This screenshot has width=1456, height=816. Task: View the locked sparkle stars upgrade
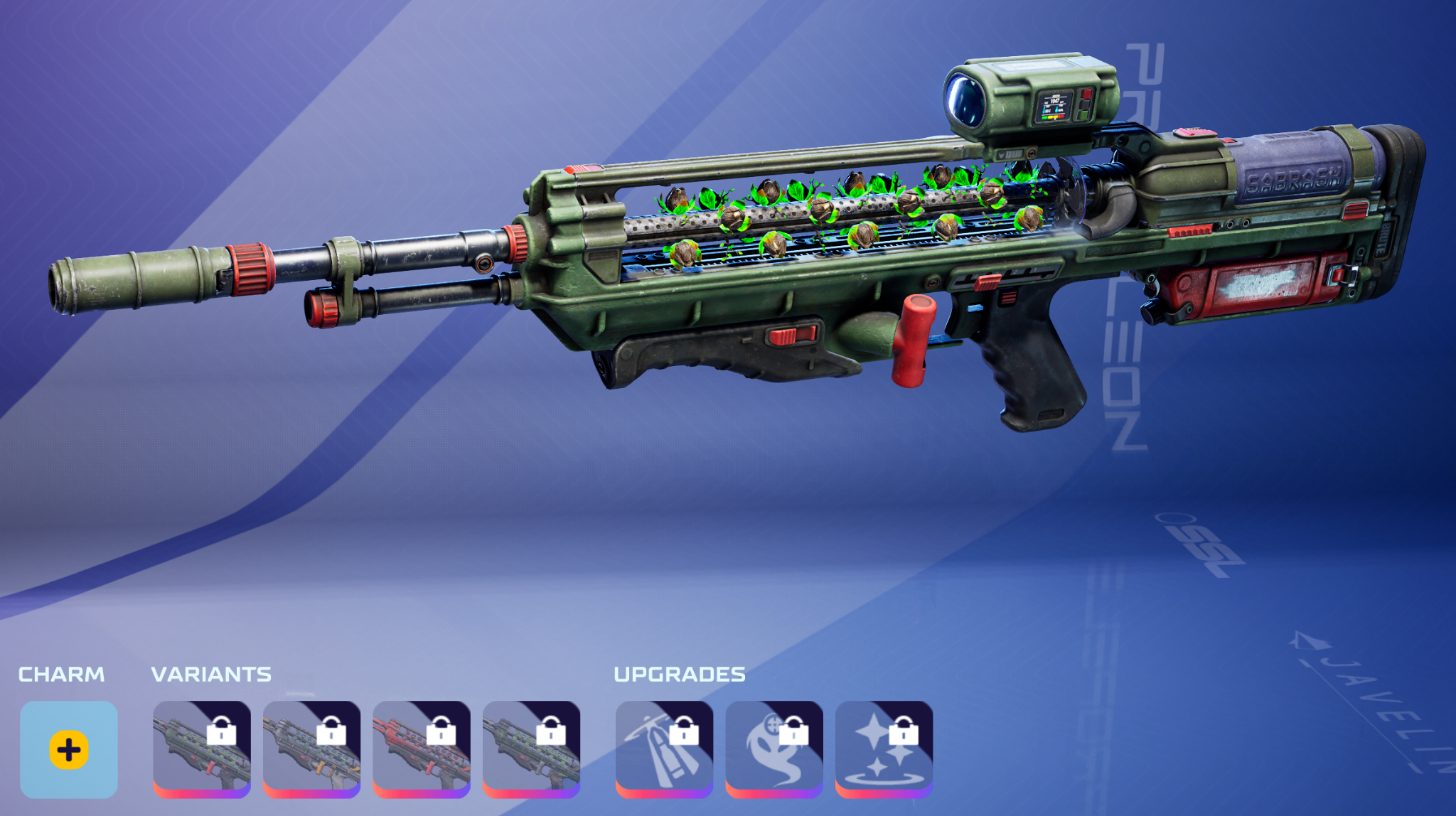pos(884,749)
